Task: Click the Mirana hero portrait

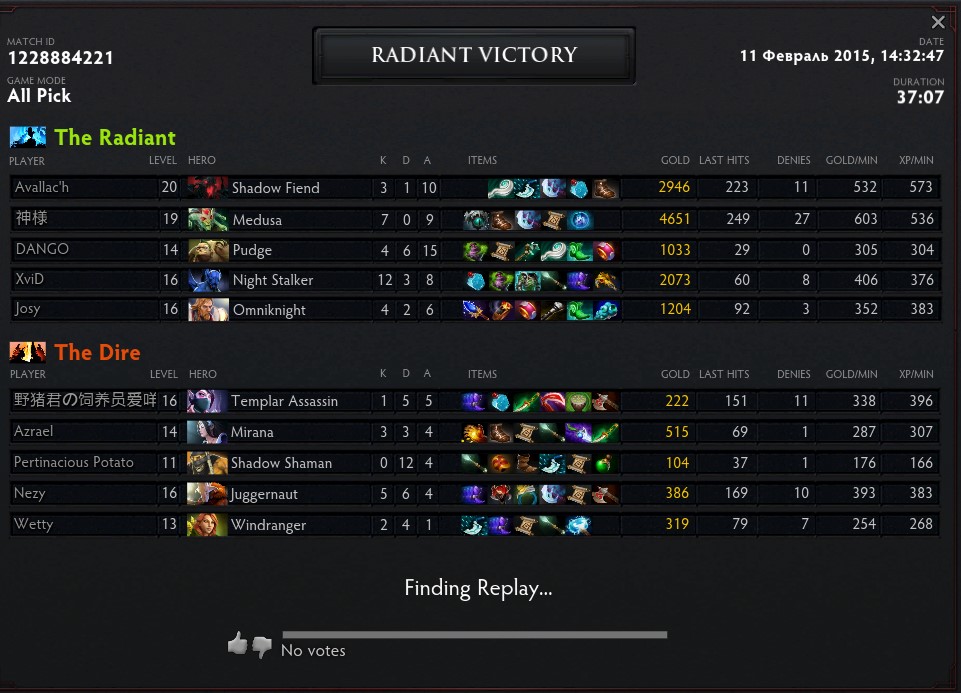Action: click(207, 432)
